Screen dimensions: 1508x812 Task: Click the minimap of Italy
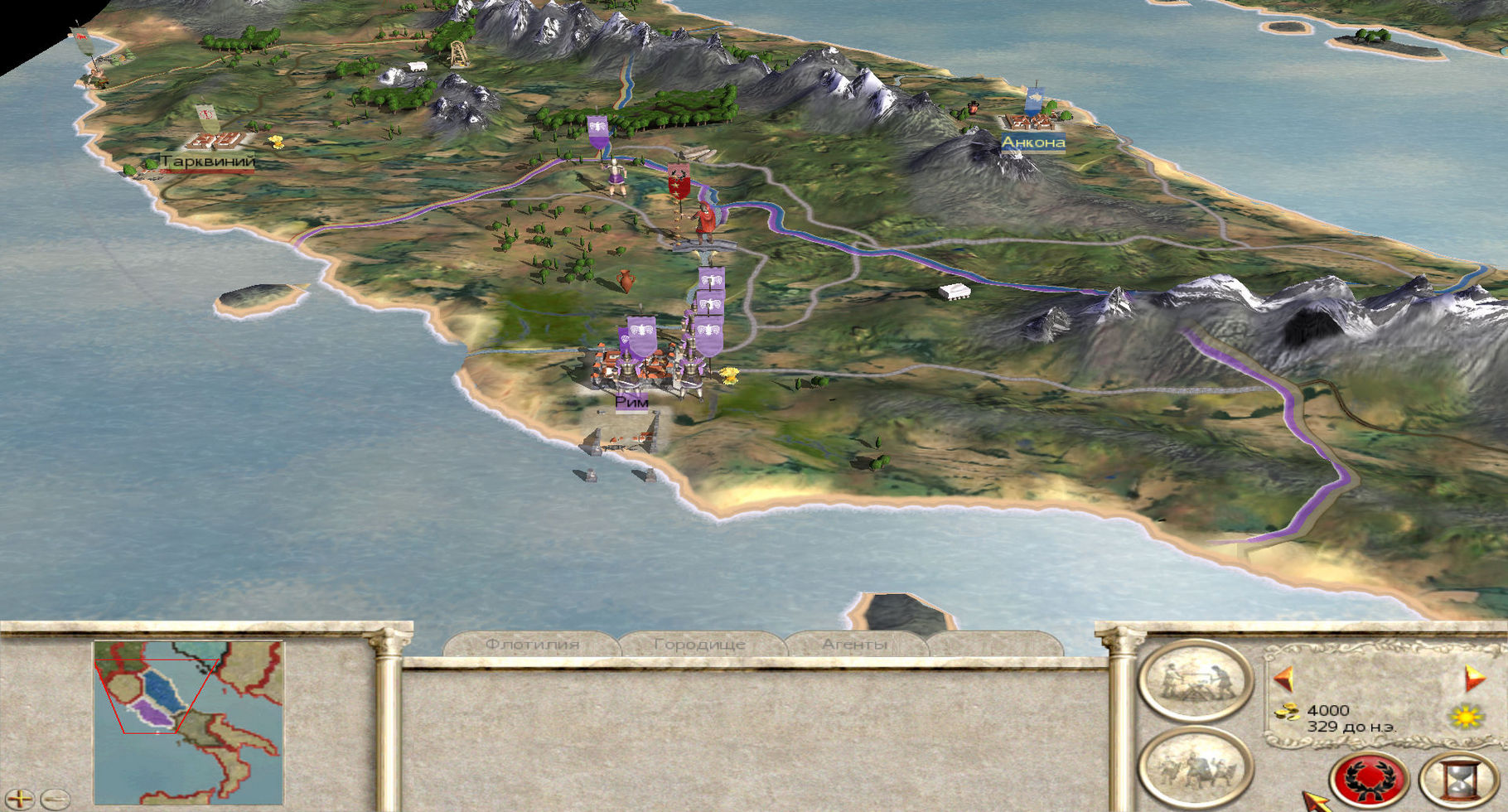[x=189, y=721]
